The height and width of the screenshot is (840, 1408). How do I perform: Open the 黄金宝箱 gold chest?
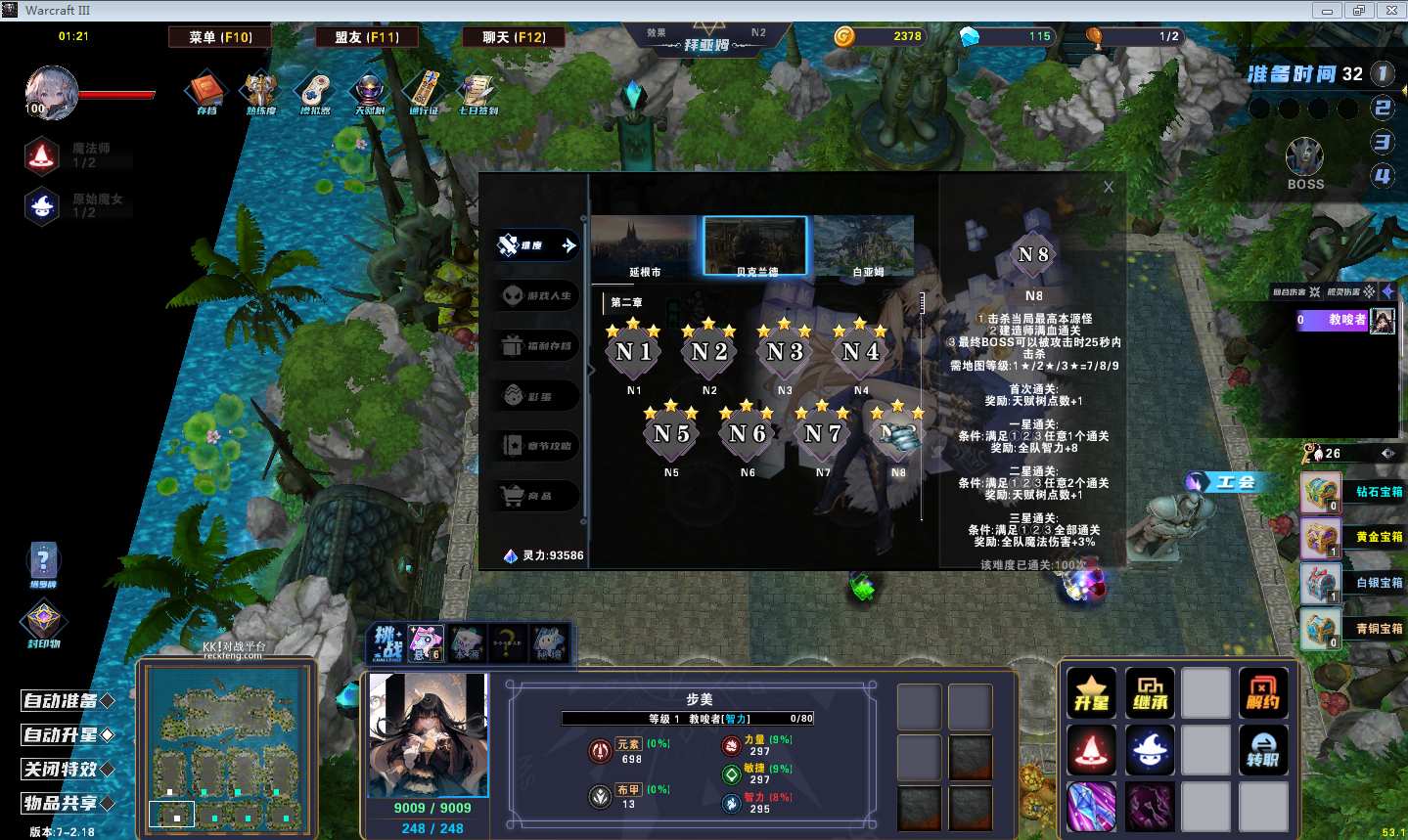pyautogui.click(x=1321, y=538)
